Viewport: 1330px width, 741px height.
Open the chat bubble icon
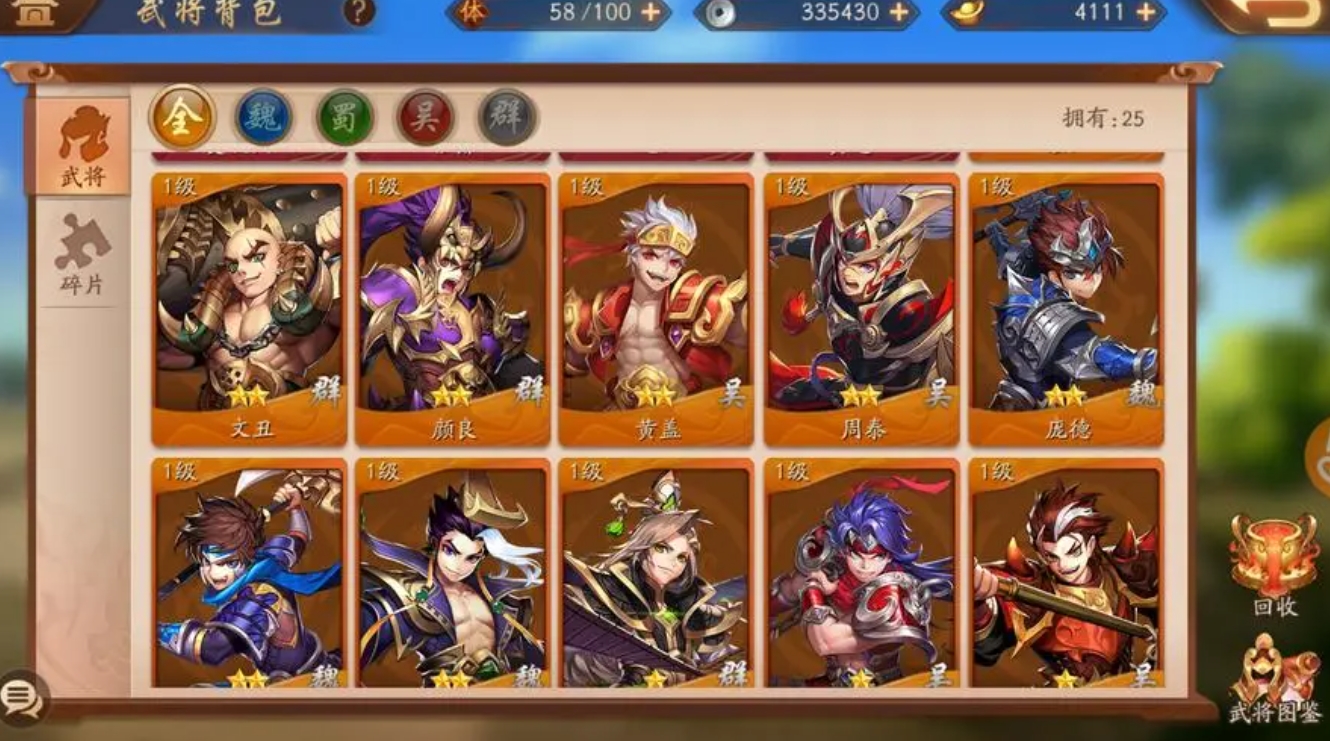22,698
